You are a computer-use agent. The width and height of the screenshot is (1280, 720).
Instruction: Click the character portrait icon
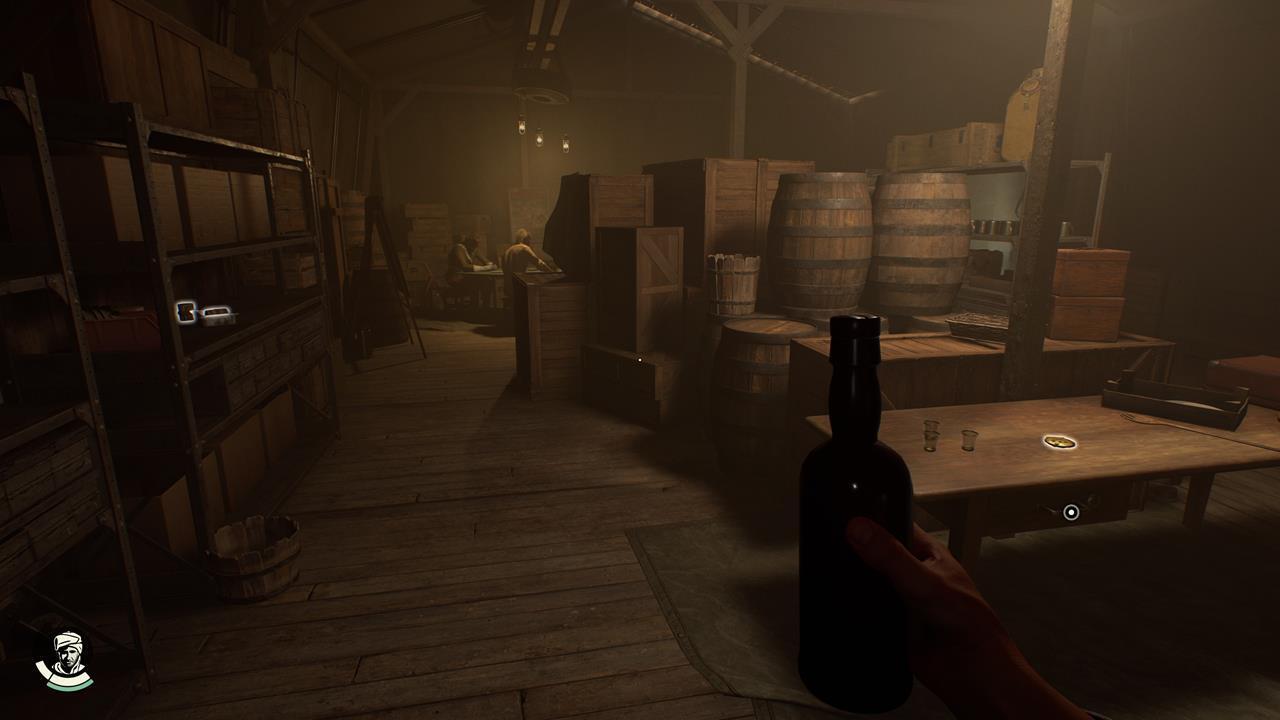(x=64, y=659)
